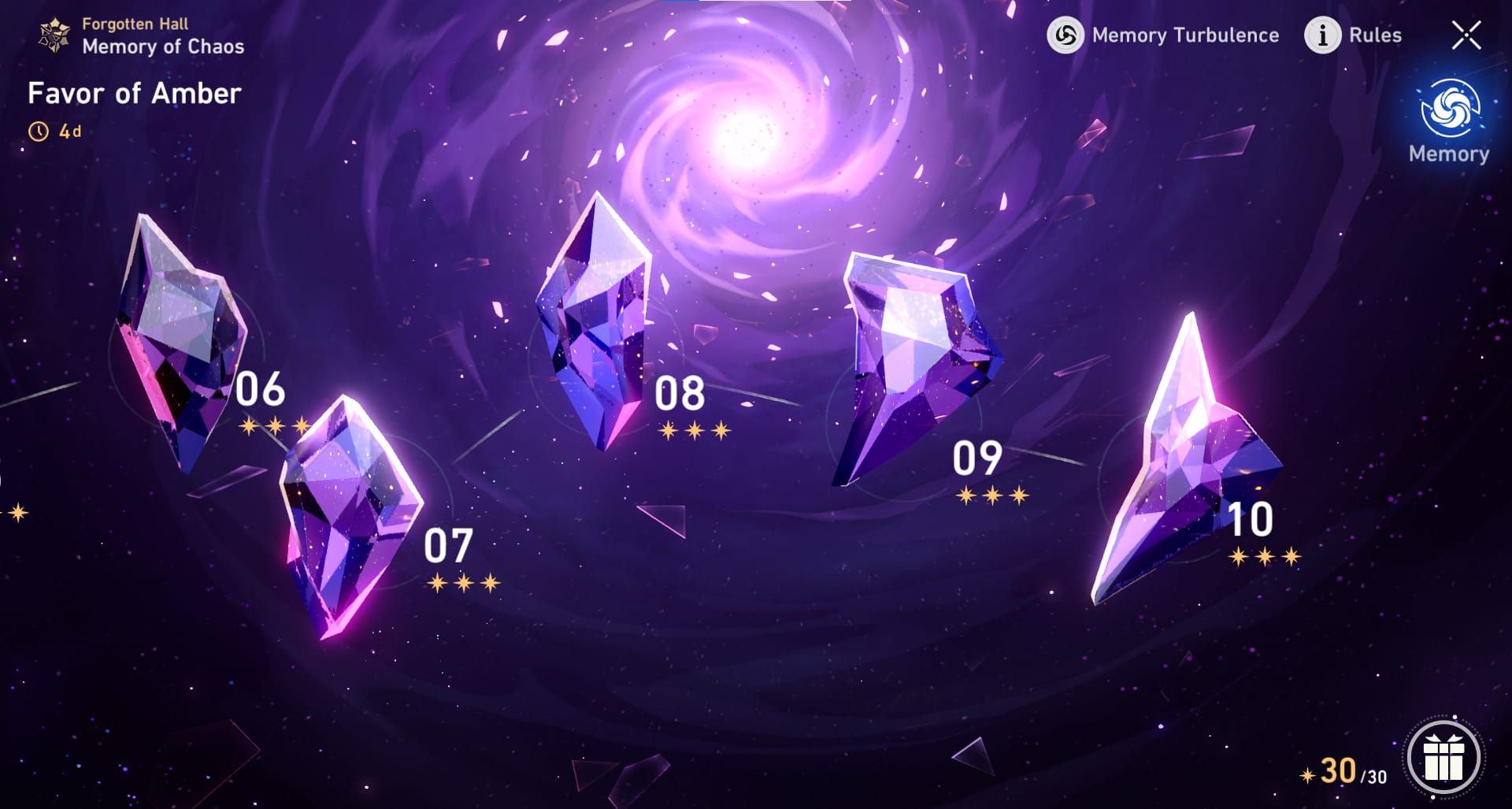Close the Memory of Chaos screen
The image size is (1512, 809).
pos(1466,35)
